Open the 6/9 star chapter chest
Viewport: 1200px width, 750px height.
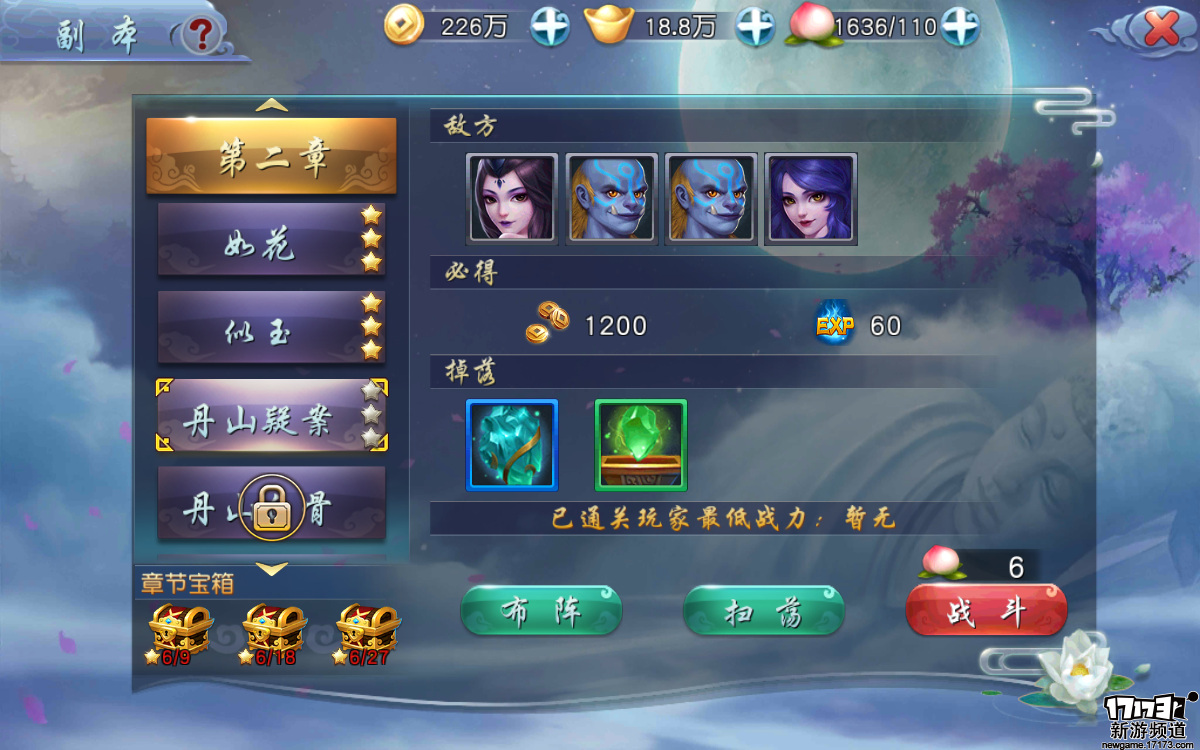(180, 632)
